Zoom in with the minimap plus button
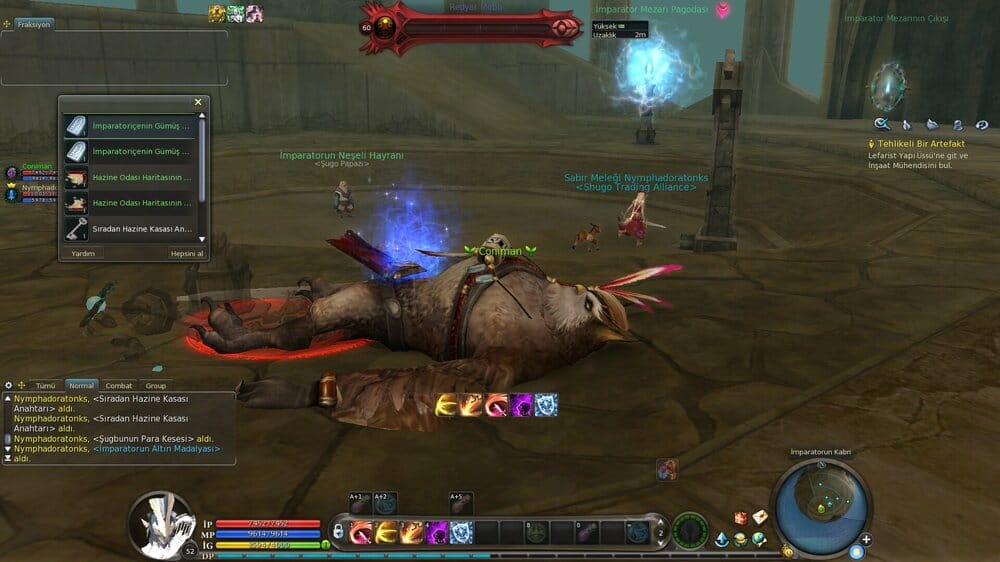 (866, 540)
